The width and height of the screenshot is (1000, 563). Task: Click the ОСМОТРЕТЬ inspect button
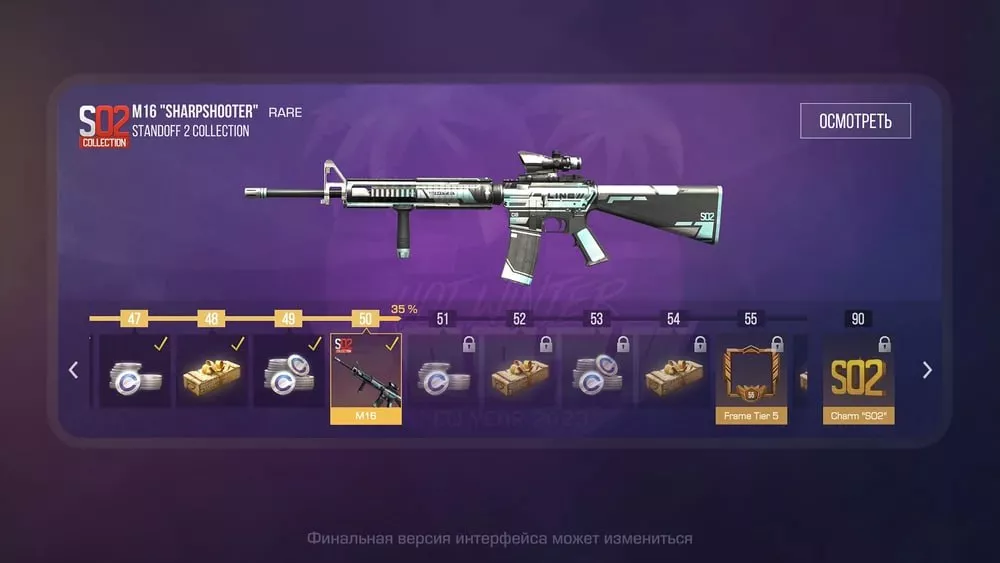point(855,121)
